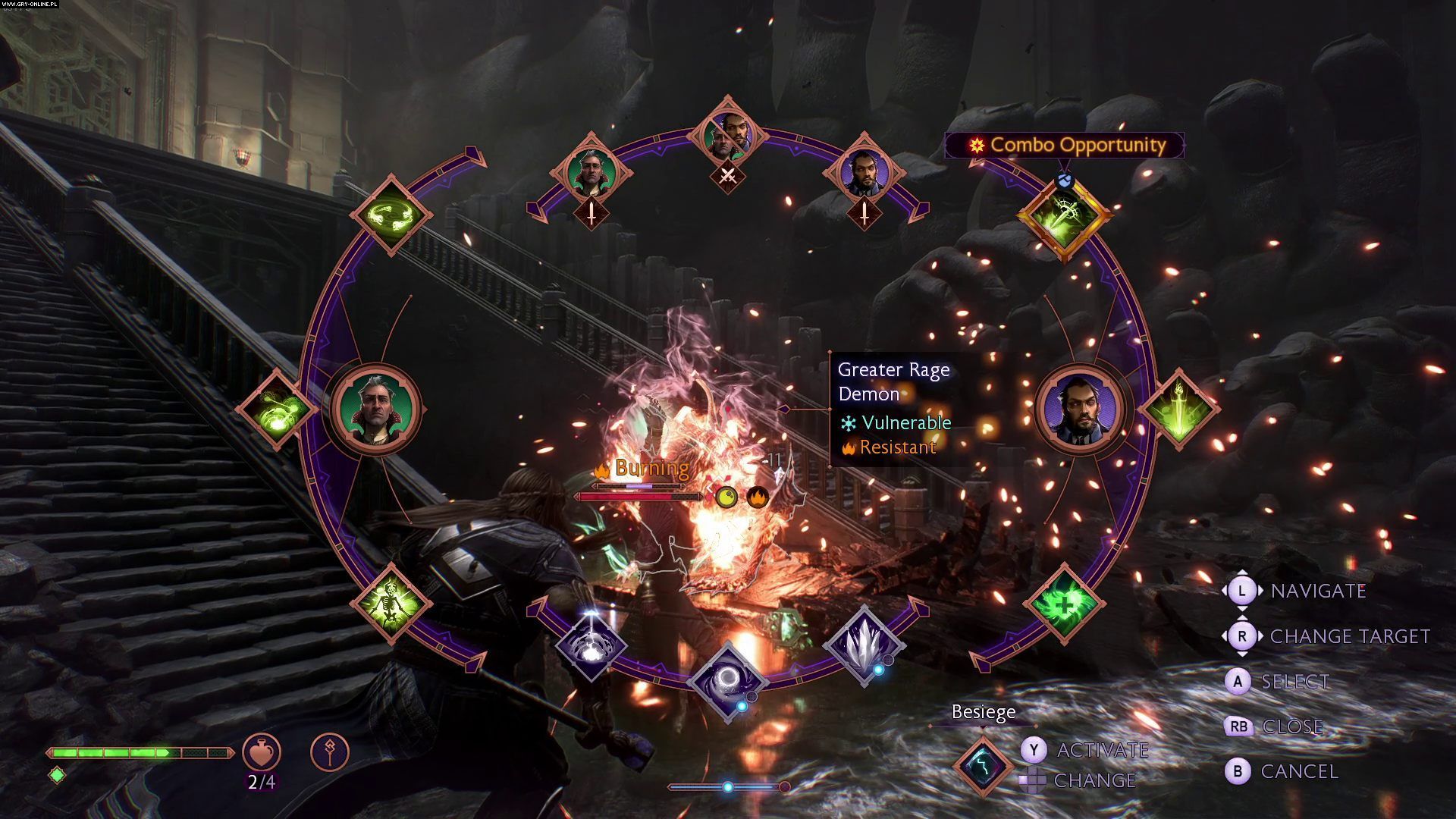Cast the purple downward beam ability
This screenshot has width=1456, height=819.
pyautogui.click(x=591, y=645)
